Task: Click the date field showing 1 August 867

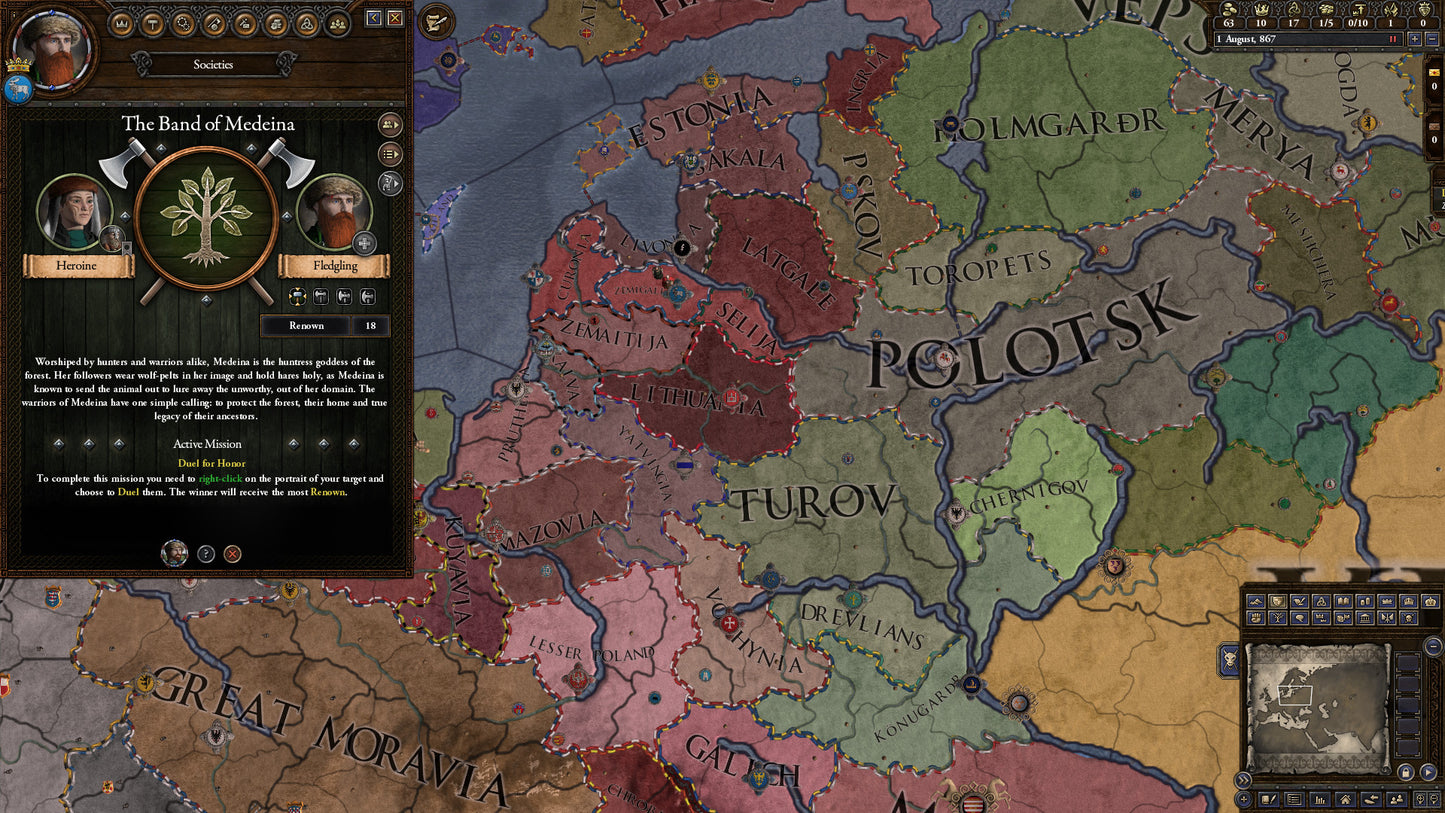Action: [1260, 39]
